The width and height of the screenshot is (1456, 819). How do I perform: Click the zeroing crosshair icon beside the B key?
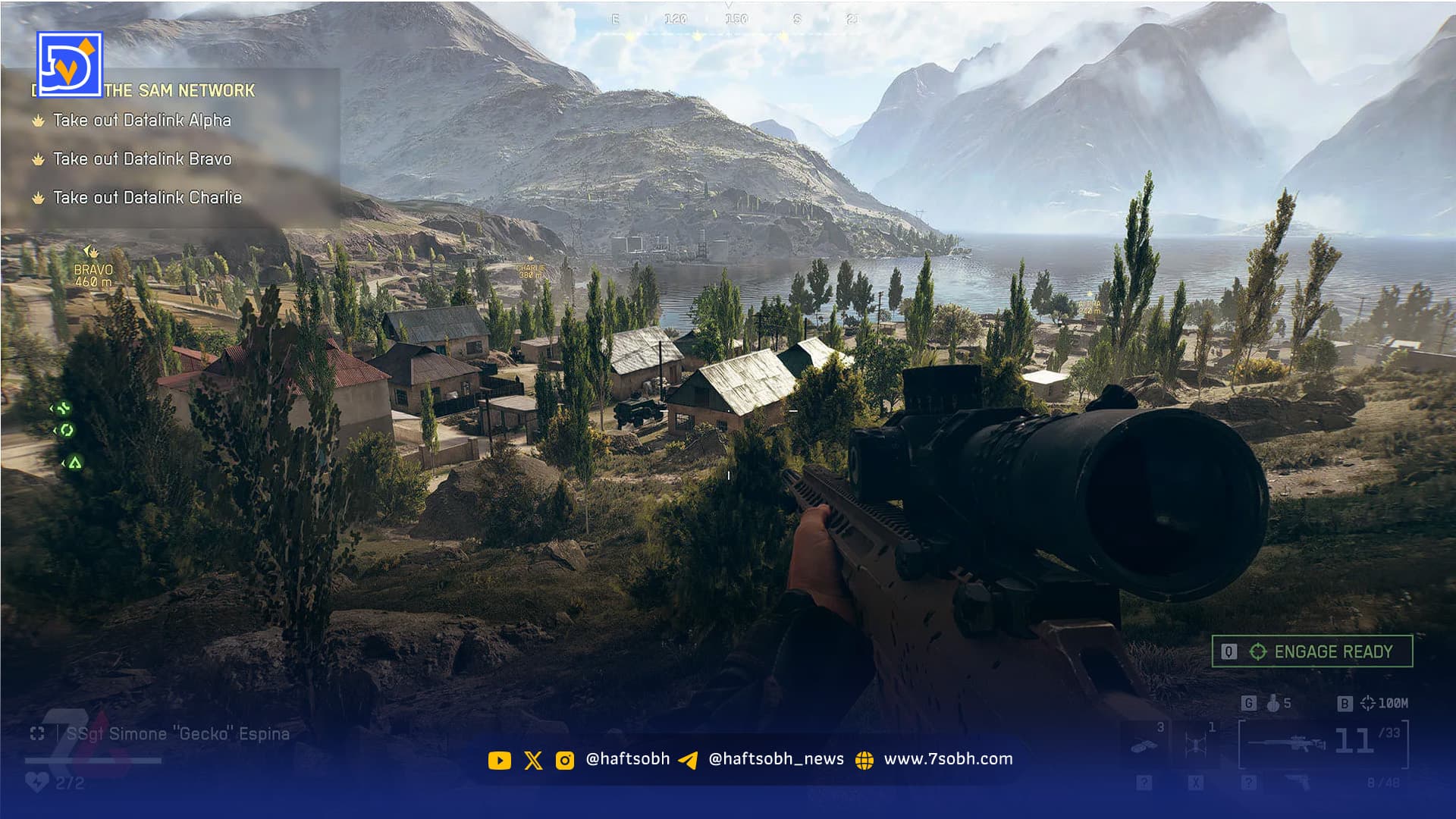pyautogui.click(x=1370, y=702)
